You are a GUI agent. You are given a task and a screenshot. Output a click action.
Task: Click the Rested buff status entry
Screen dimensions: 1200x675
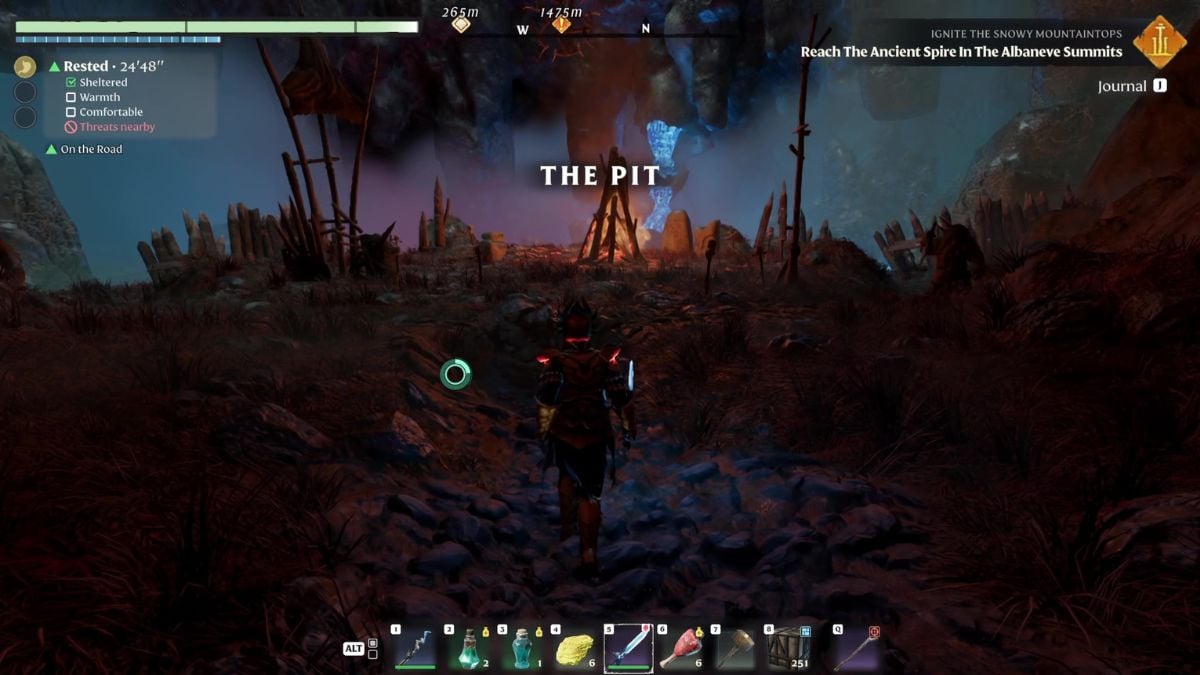click(x=107, y=66)
